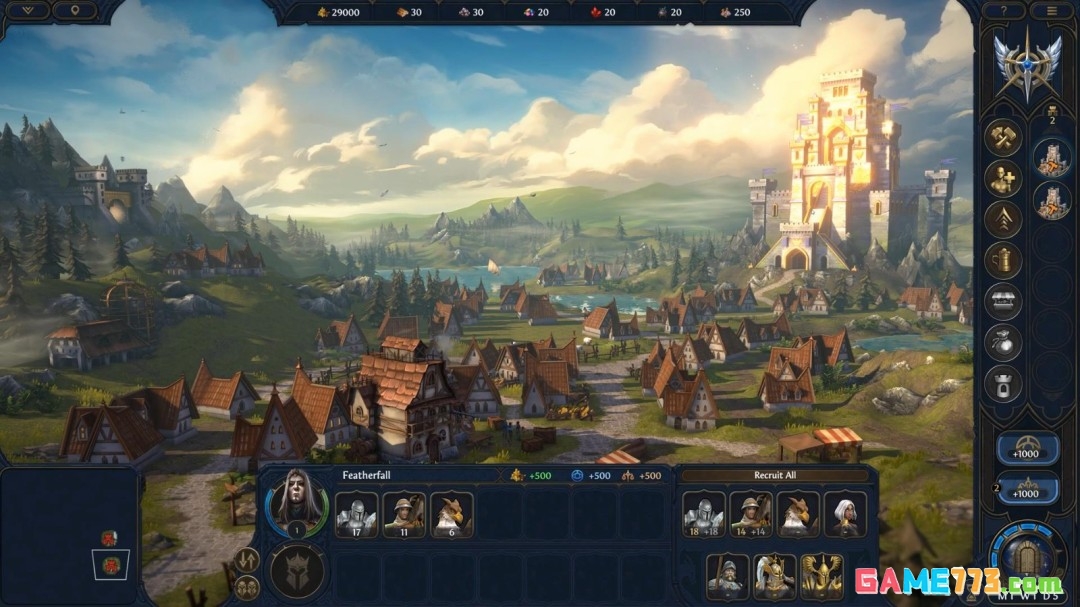Recruit the swordsmen showing 18 +18
1080x607 pixels.
pyautogui.click(x=704, y=514)
